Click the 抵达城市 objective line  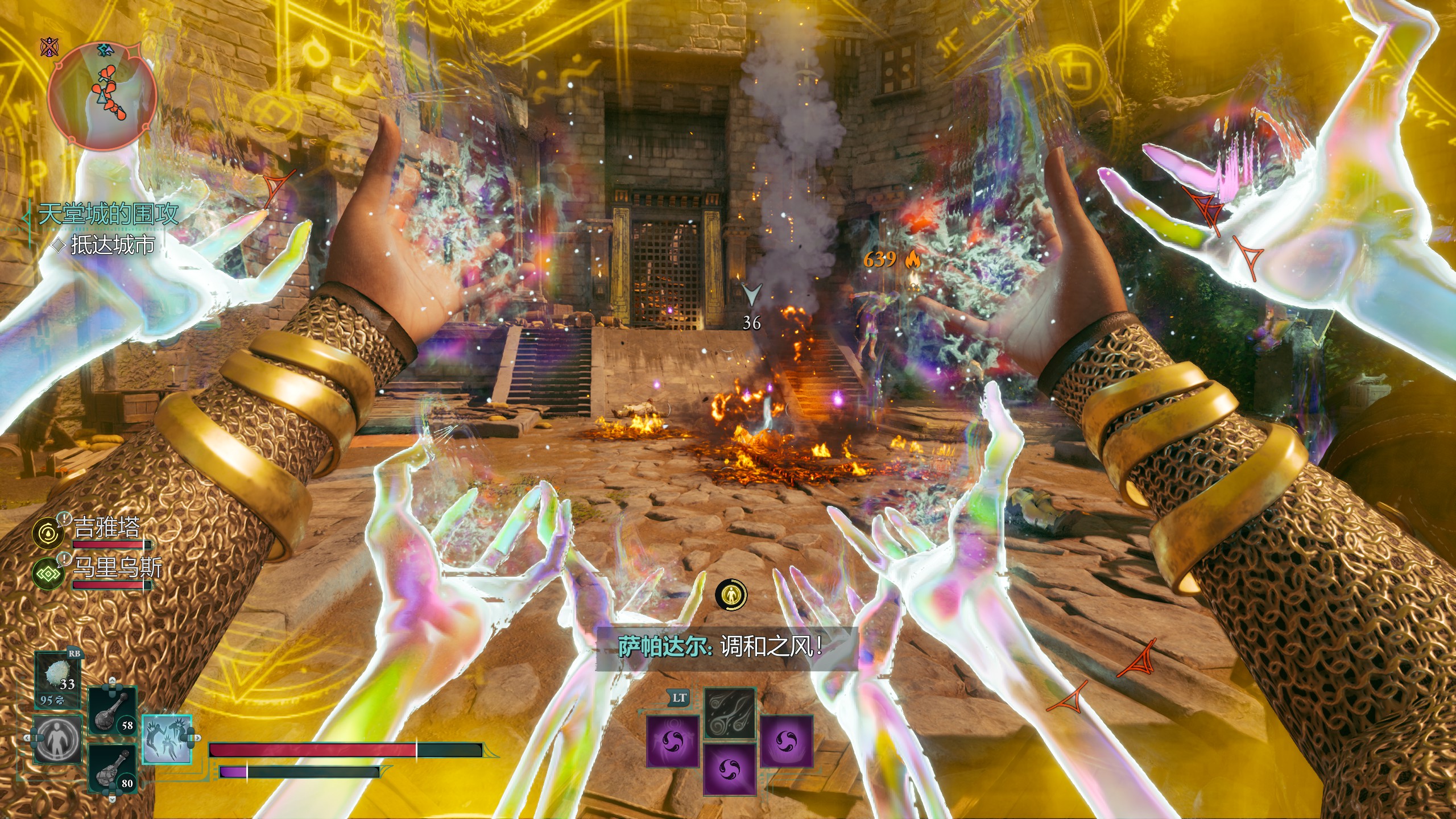(x=112, y=245)
